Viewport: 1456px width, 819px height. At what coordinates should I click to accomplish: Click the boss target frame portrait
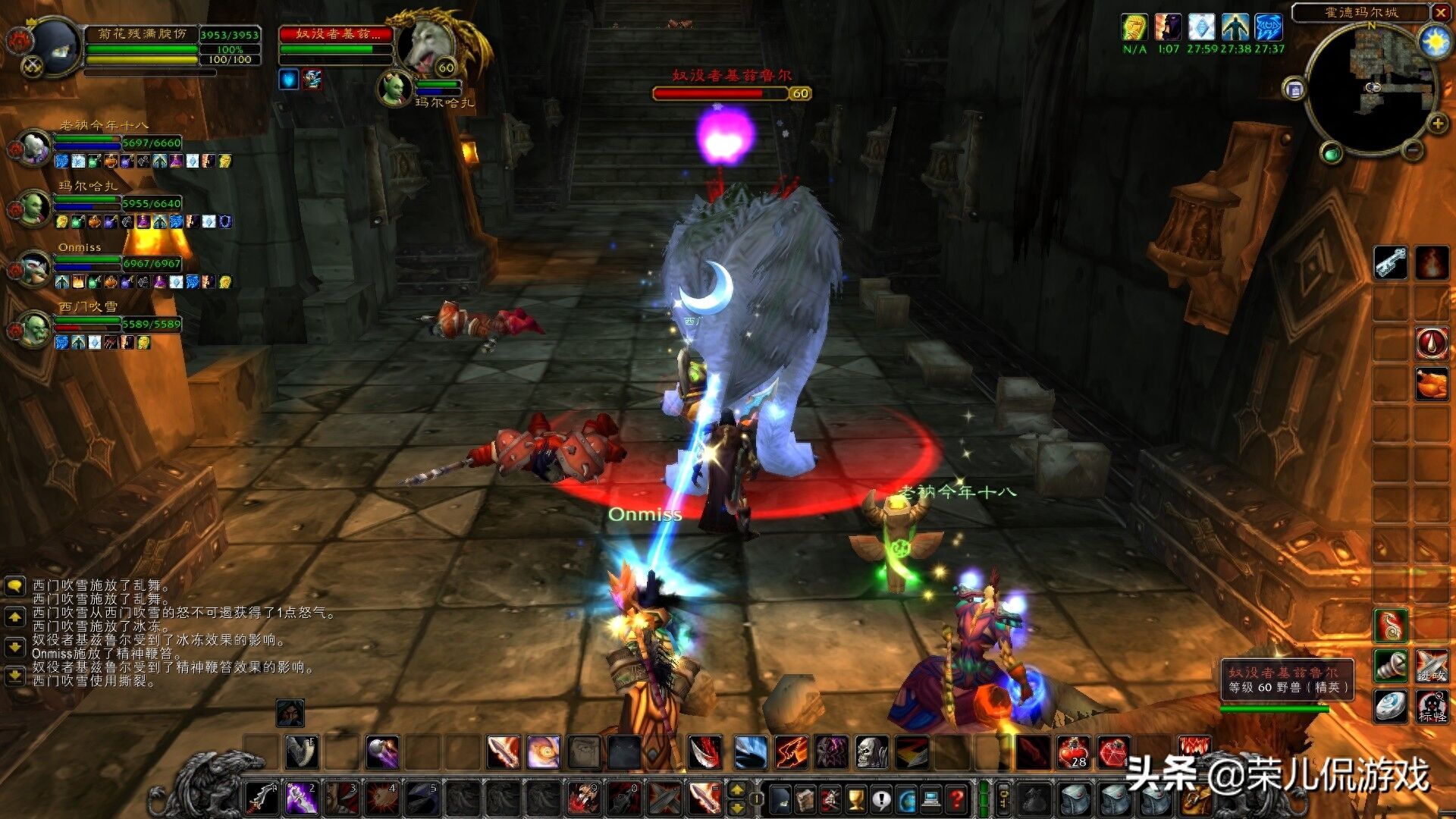pos(428,47)
